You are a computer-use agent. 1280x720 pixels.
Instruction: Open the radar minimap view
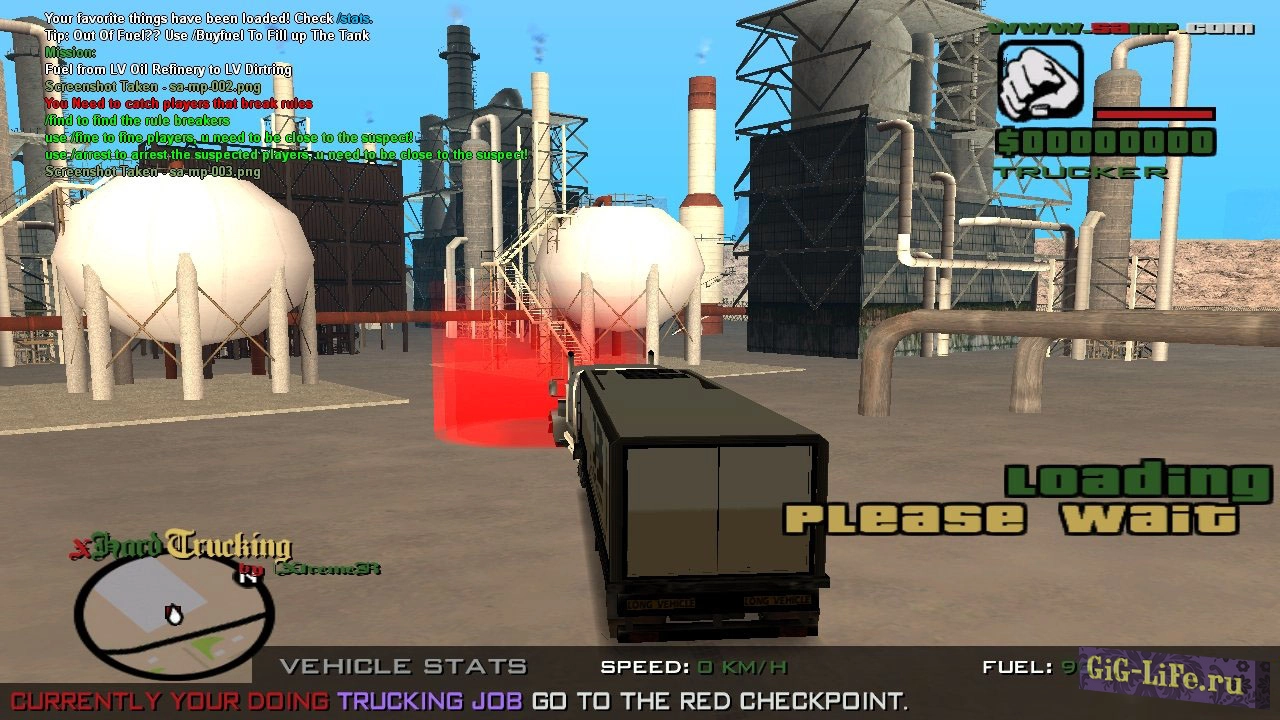coord(165,615)
